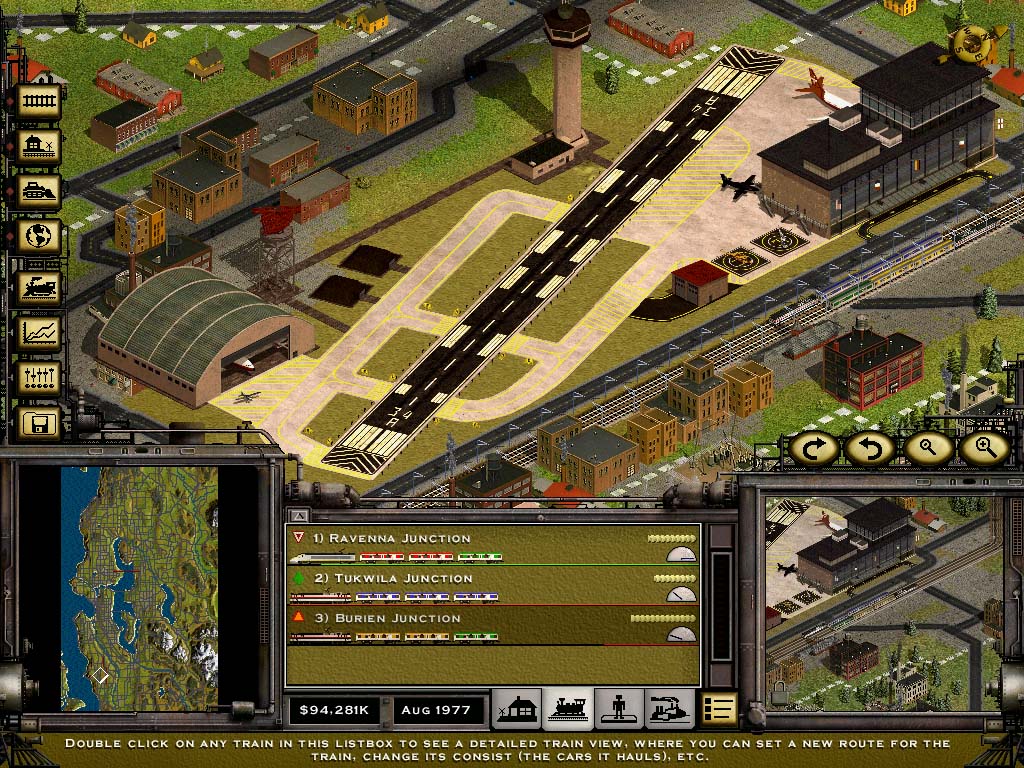1024x768 pixels.
Task: Click the floppy disk save button
Action: pos(40,423)
